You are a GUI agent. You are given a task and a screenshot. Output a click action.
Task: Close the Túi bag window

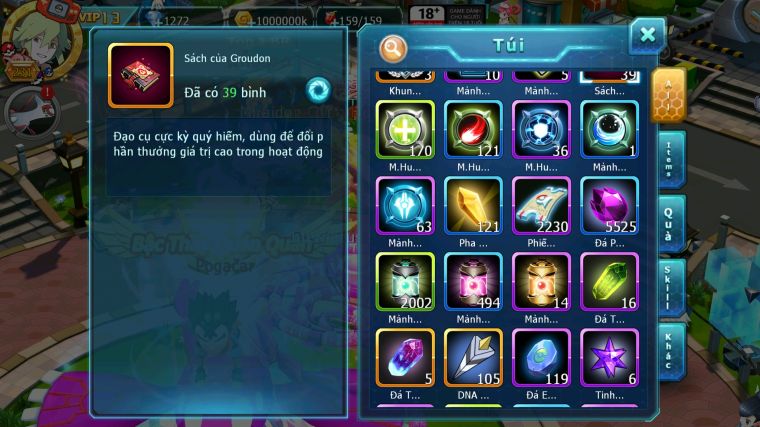(x=647, y=36)
